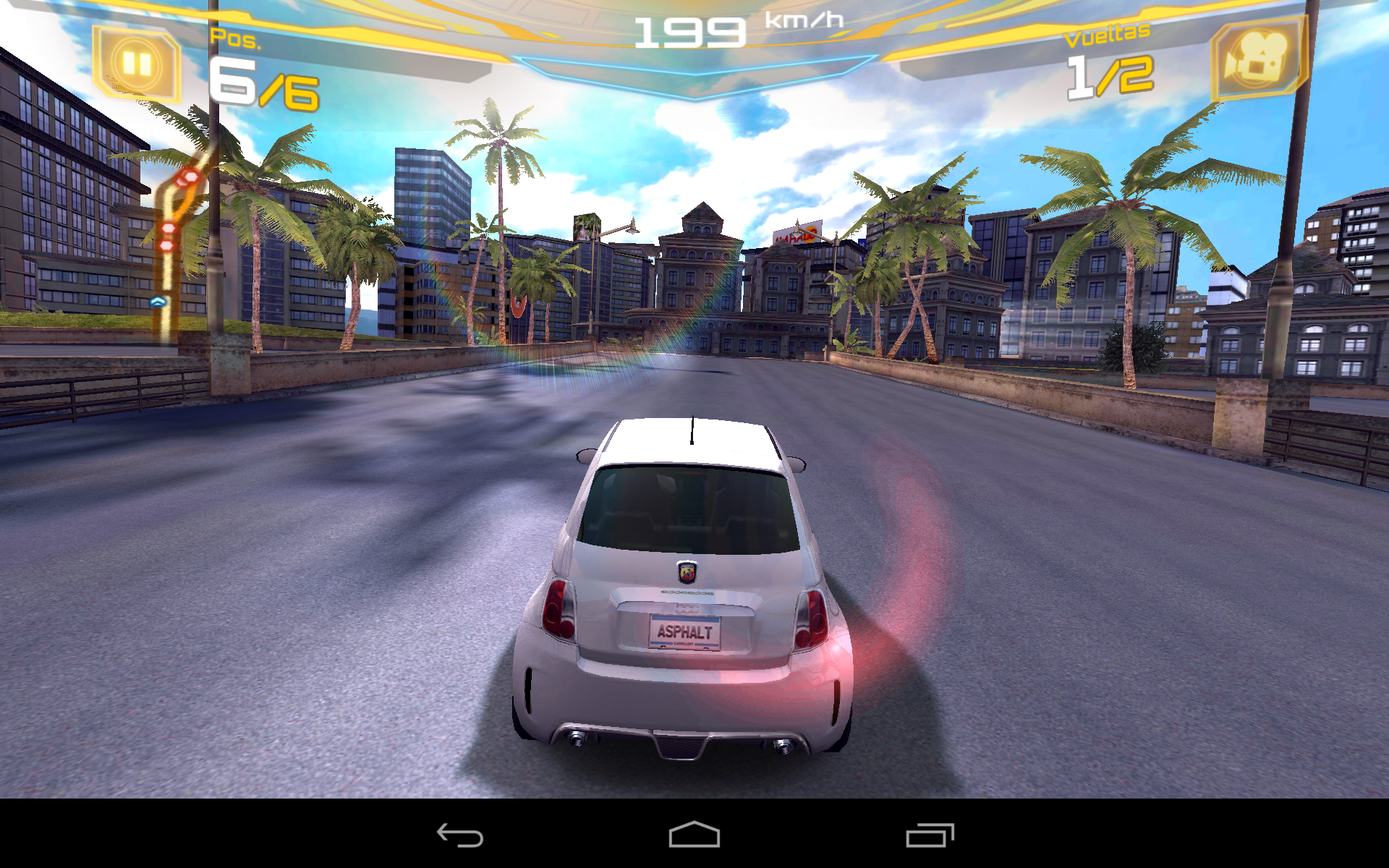Image resolution: width=1389 pixels, height=868 pixels.
Task: Open the Android recent apps list
Action: click(x=930, y=835)
